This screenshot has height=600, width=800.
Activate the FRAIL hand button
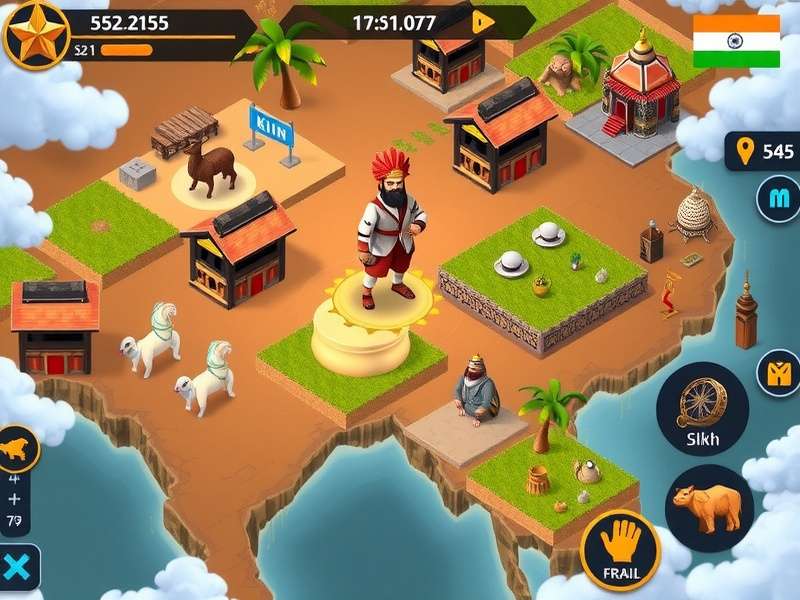tap(620, 550)
